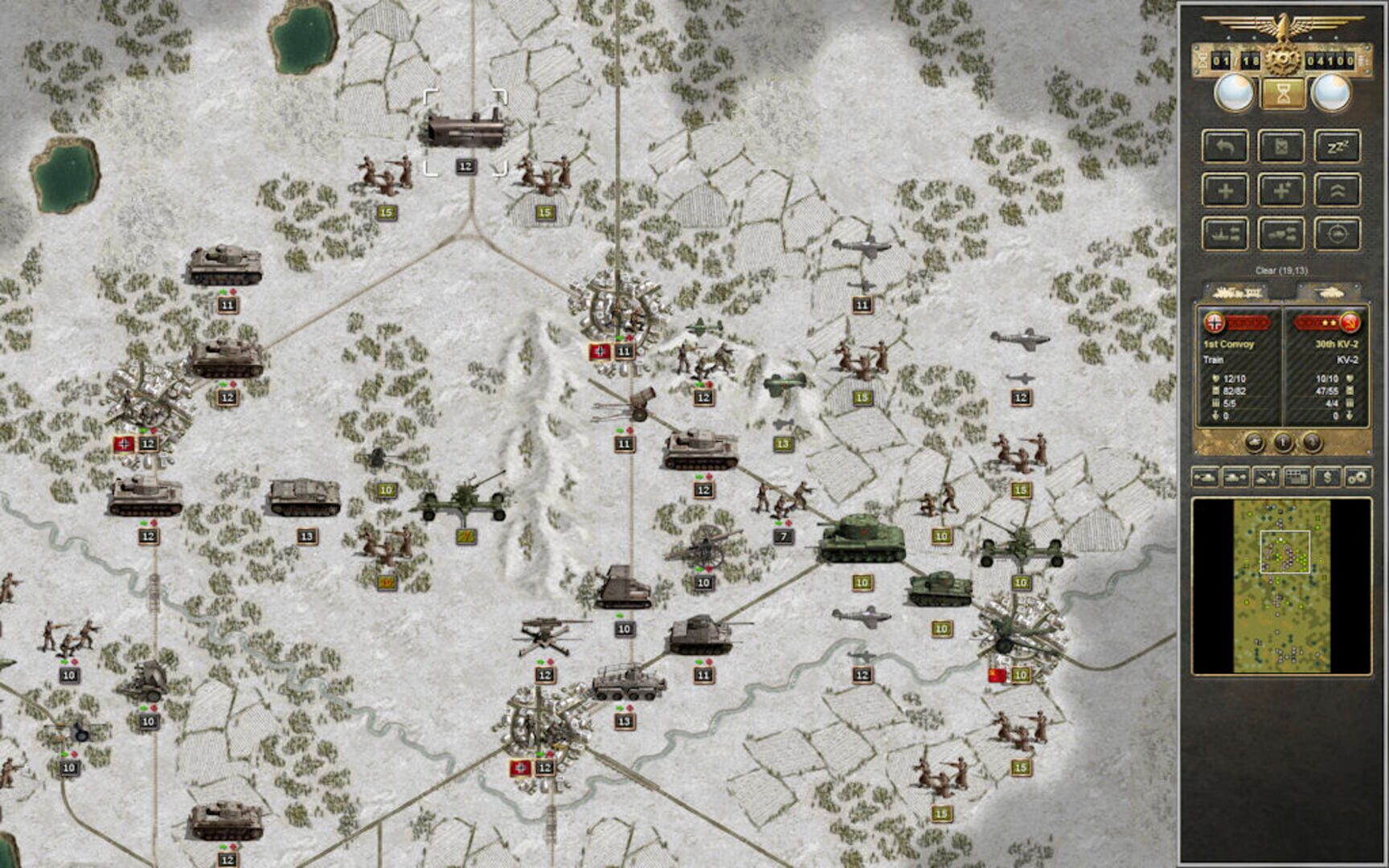Open the middle round button below unit stats
The height and width of the screenshot is (868, 1389).
pyautogui.click(x=1283, y=442)
